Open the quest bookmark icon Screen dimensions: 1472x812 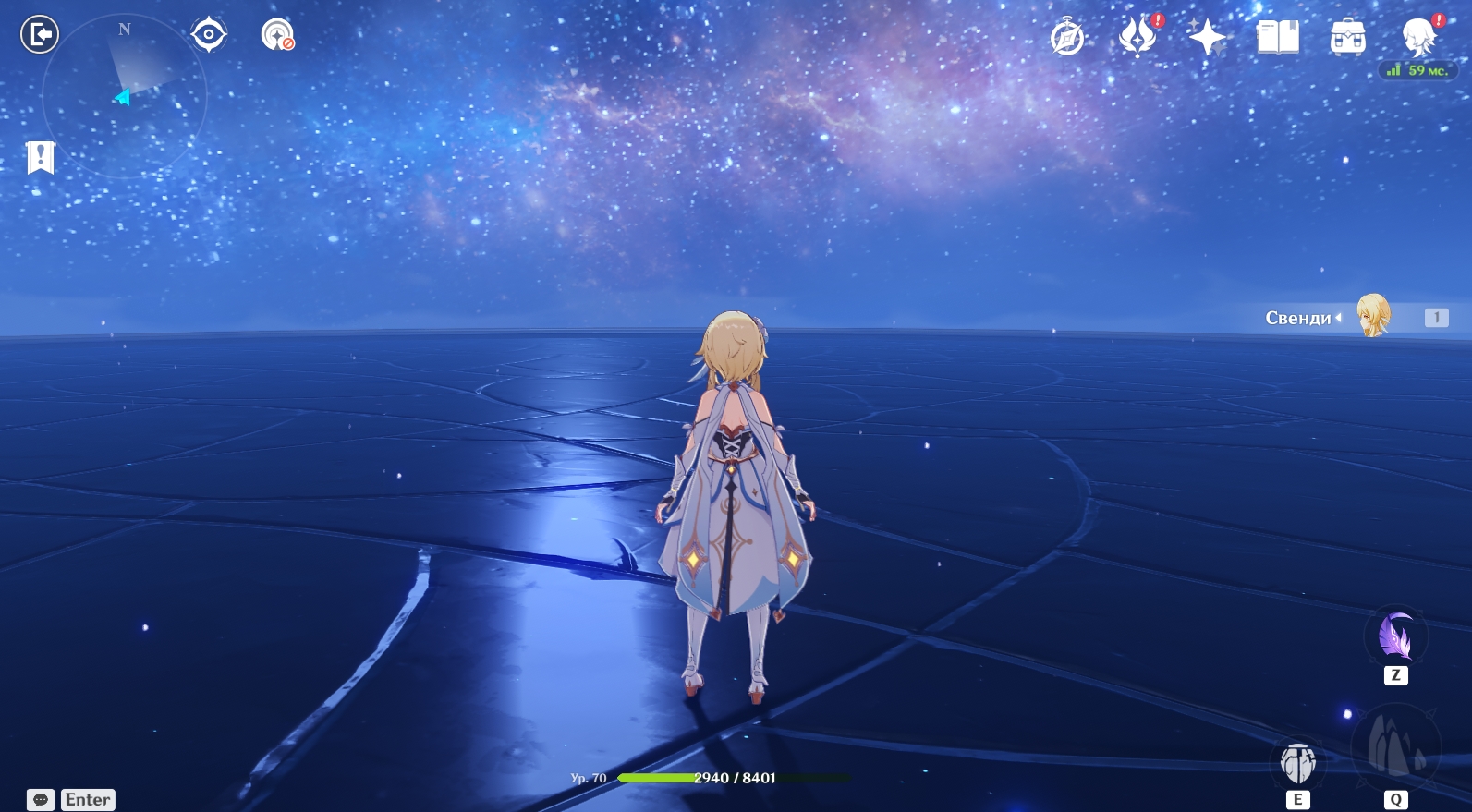[41, 158]
